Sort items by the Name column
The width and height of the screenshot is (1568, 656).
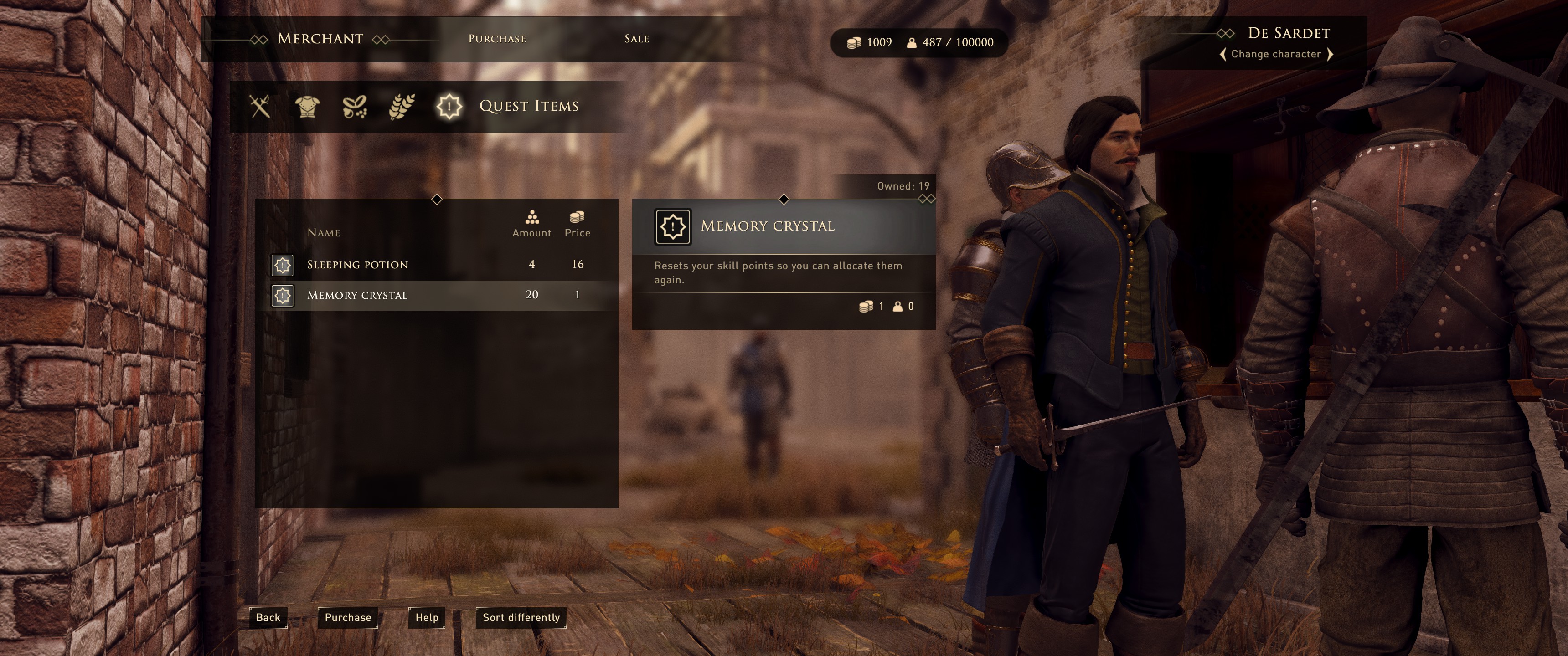coord(323,232)
